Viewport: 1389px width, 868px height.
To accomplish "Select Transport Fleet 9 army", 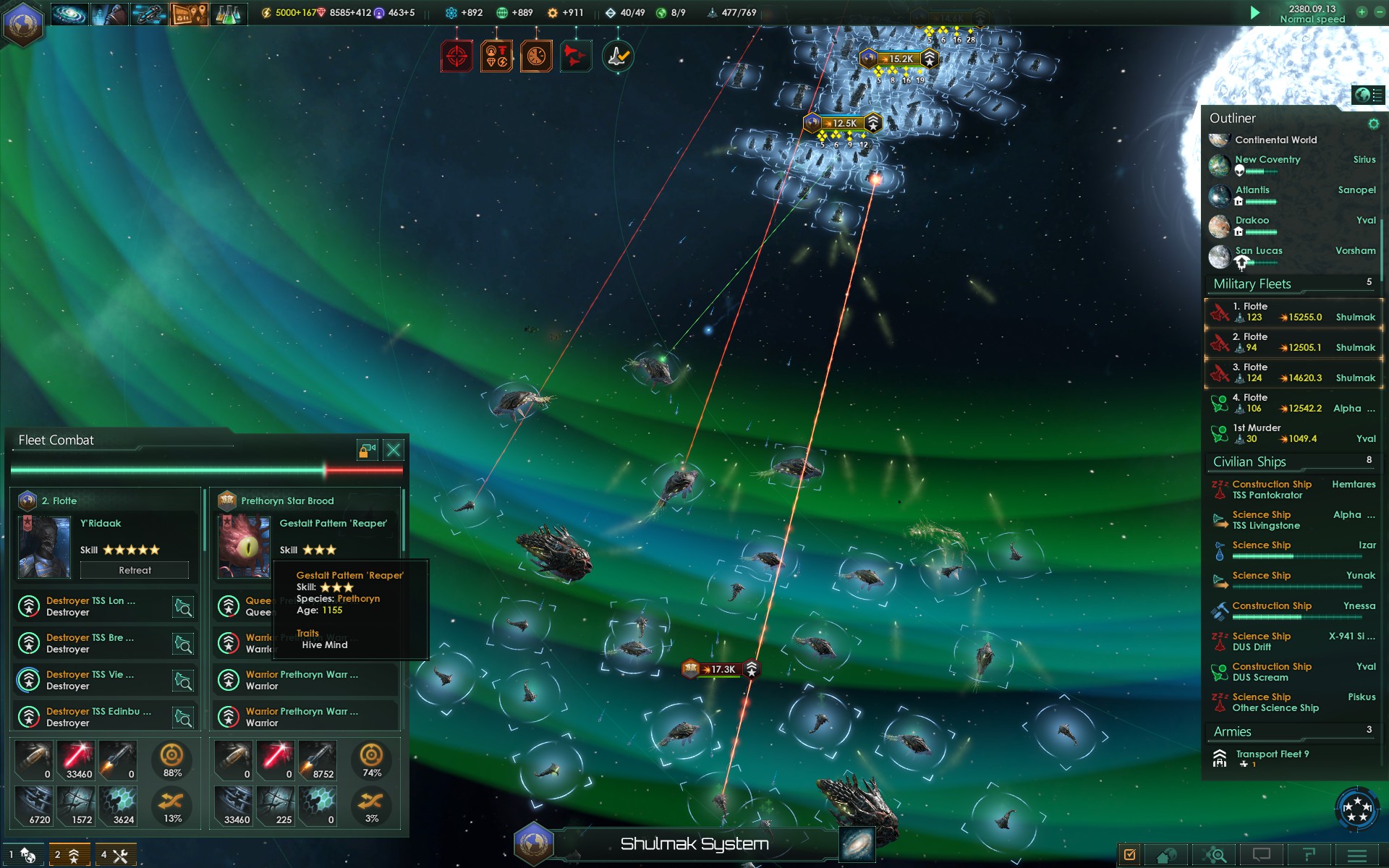I will 1272,754.
